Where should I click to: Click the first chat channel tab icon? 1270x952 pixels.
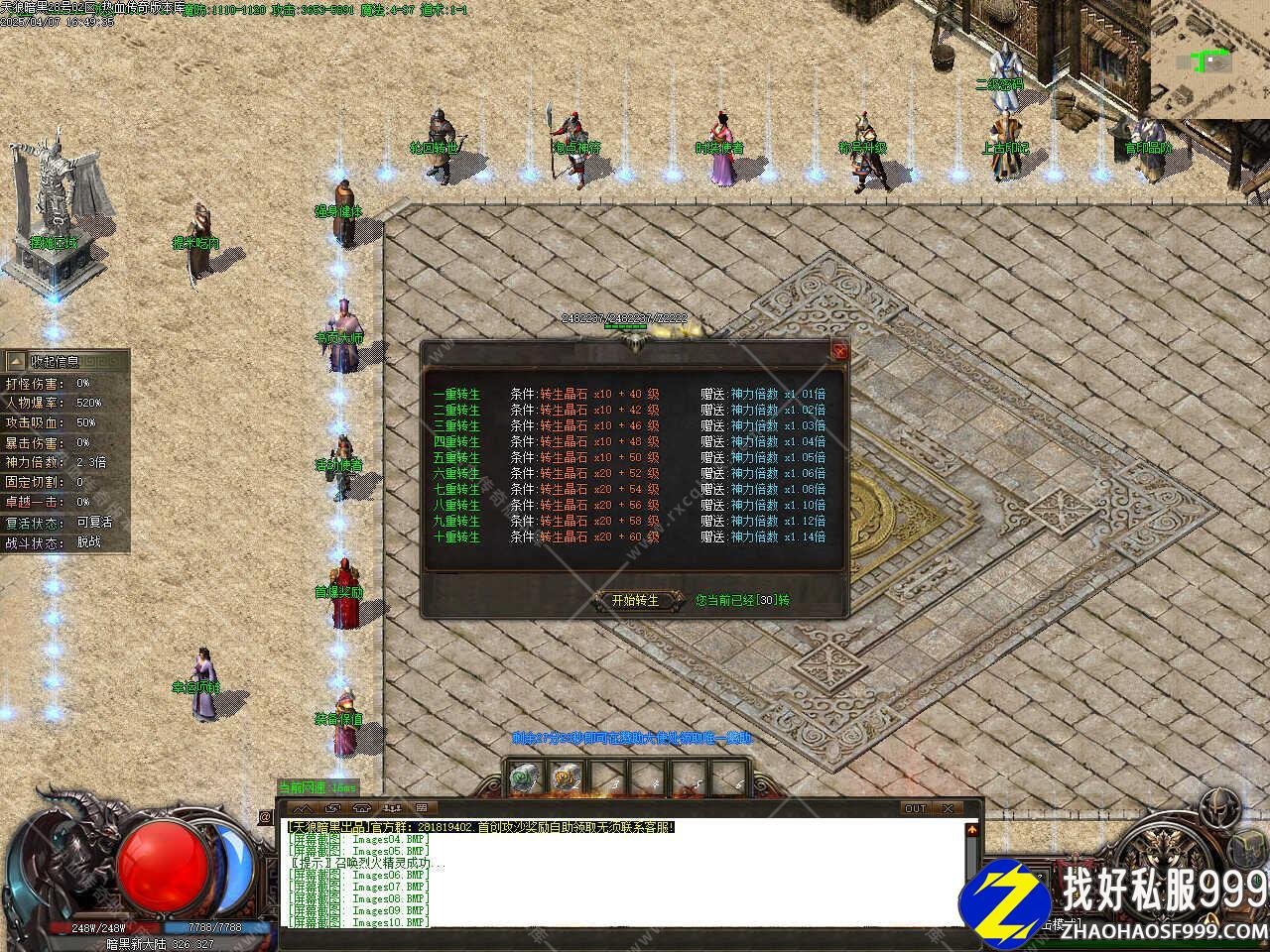(x=298, y=808)
